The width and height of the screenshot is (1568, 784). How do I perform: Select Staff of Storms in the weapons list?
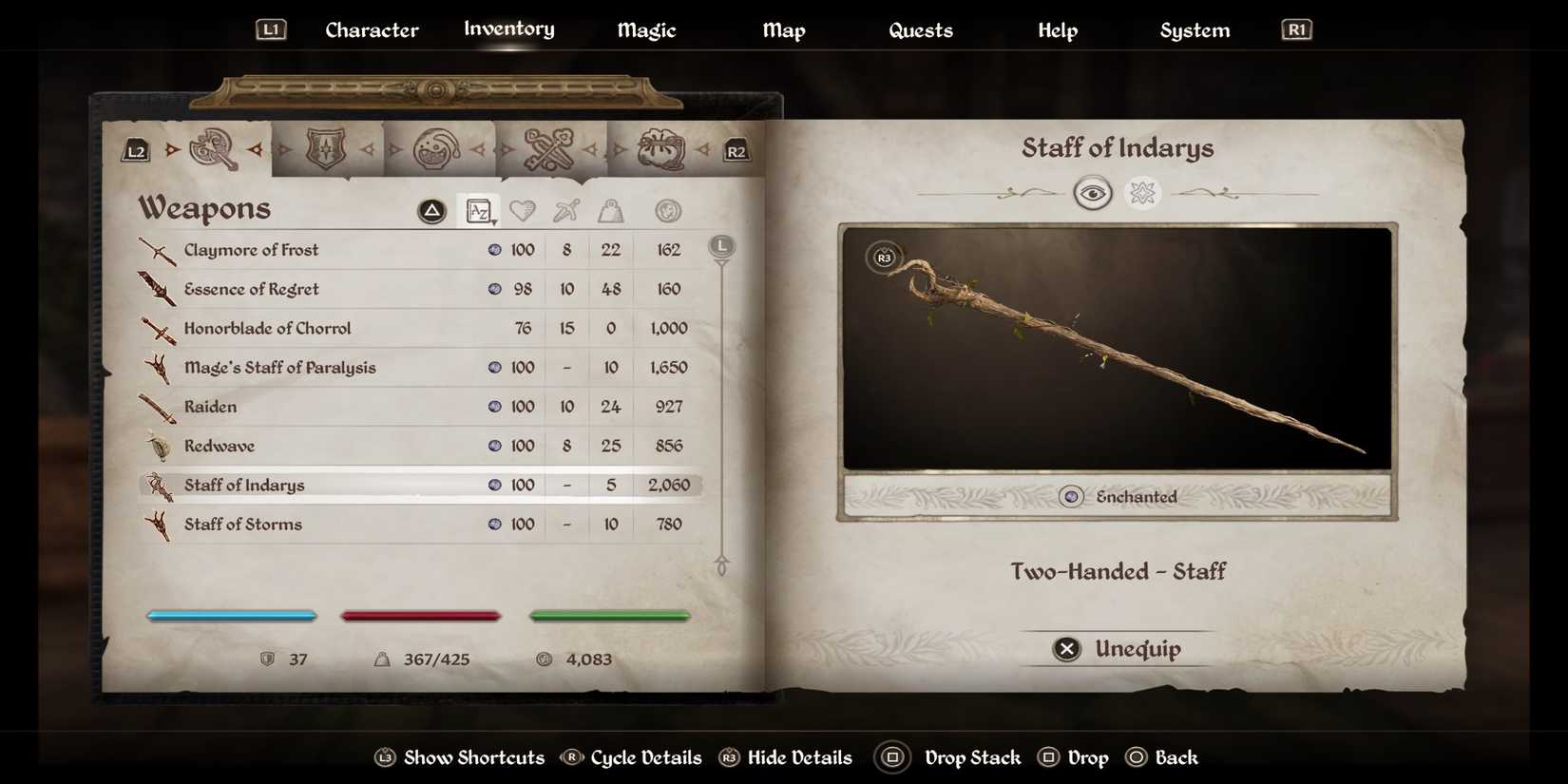coord(244,524)
